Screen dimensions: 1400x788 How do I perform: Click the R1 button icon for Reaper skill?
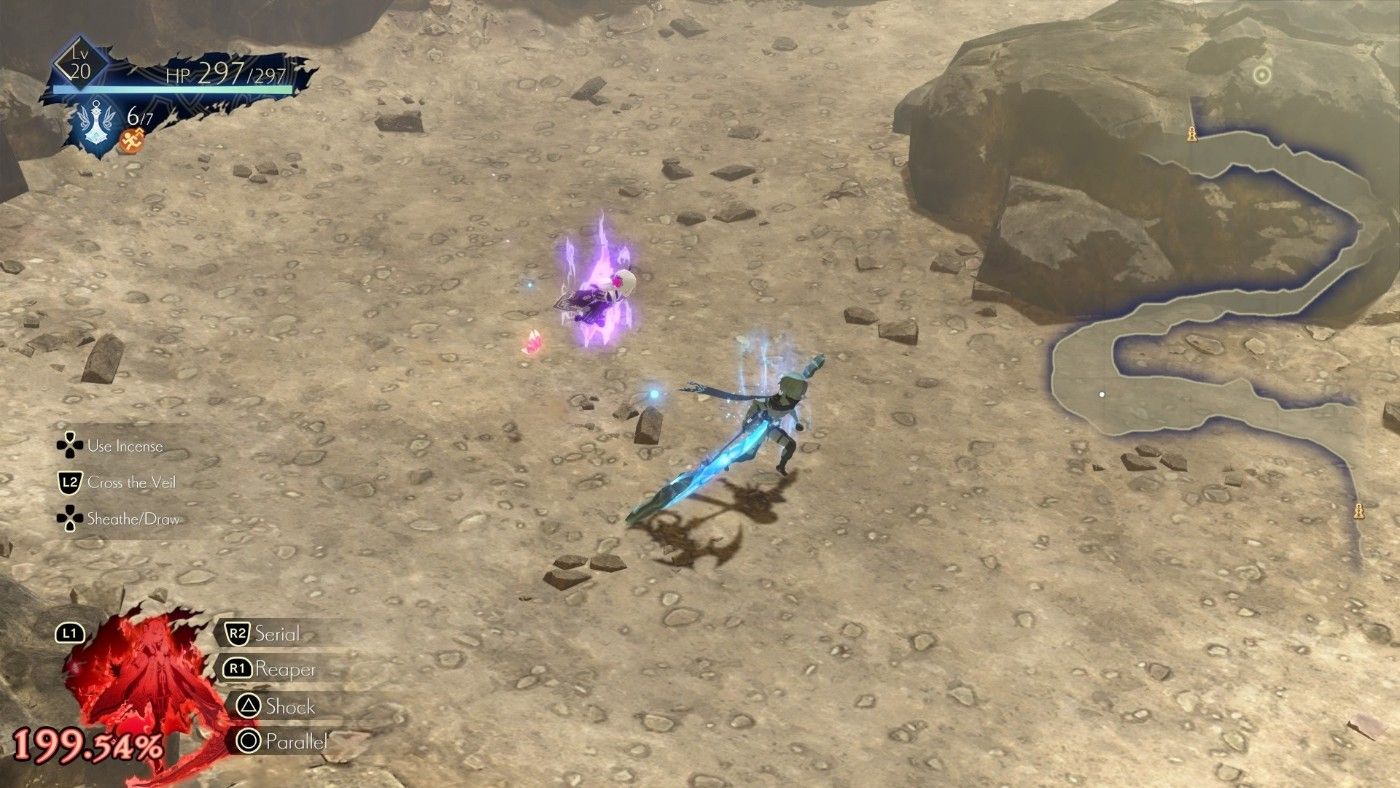(x=240, y=670)
